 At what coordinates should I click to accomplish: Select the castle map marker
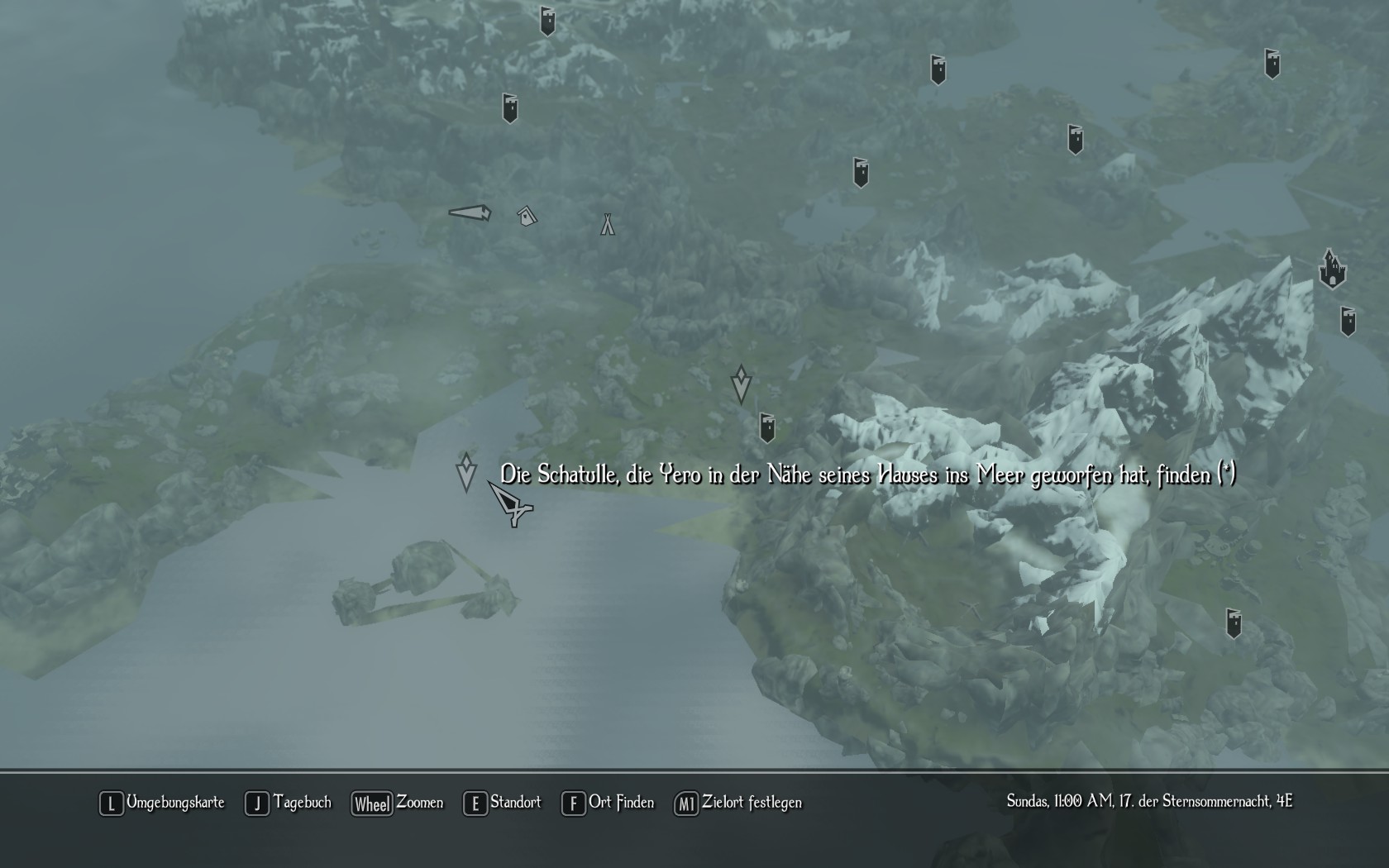[1331, 269]
